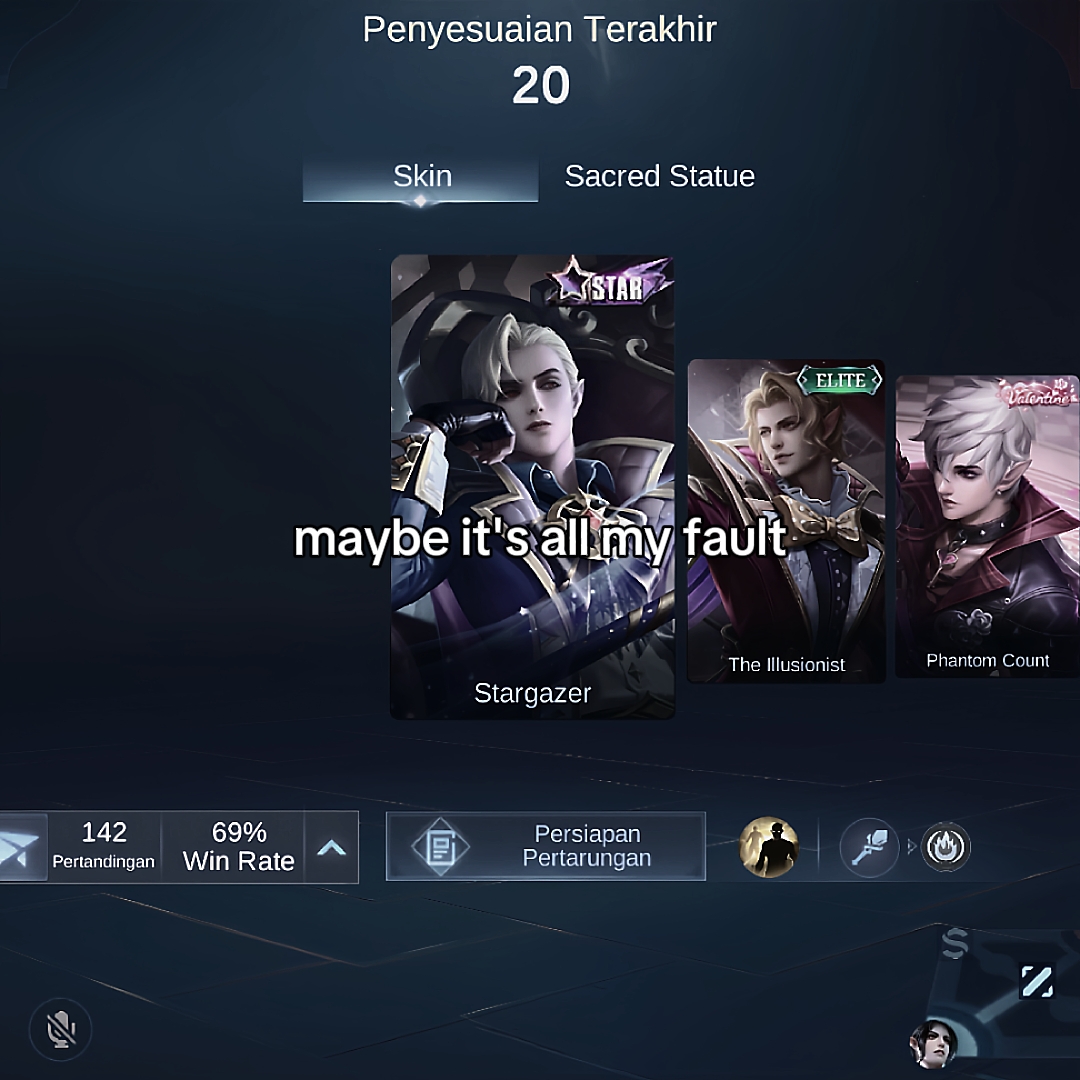Switch to the Skin tab
Screen dimensions: 1080x1080
pyautogui.click(x=421, y=177)
